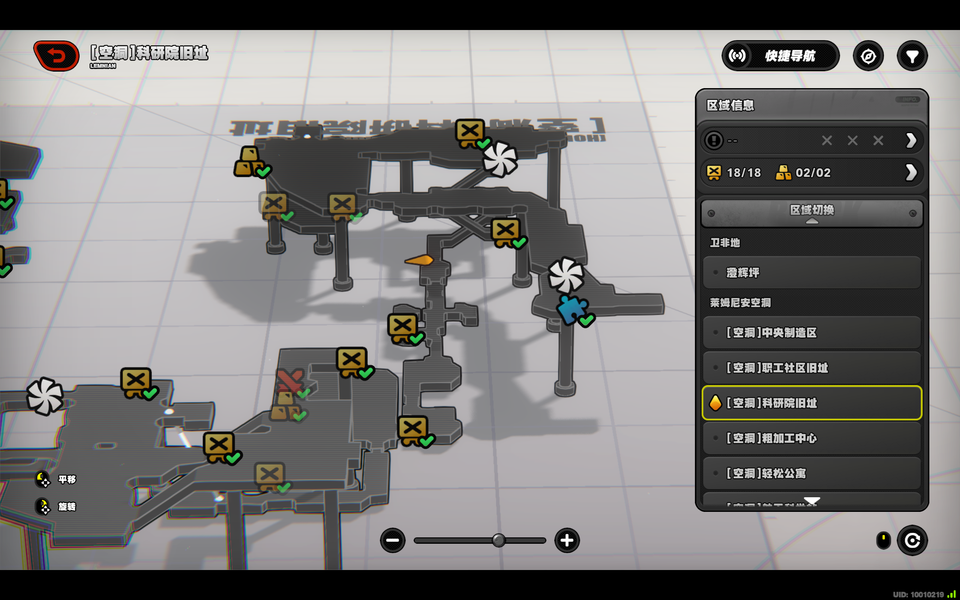Click the red back arrow button
The height and width of the screenshot is (600, 960).
[x=56, y=55]
